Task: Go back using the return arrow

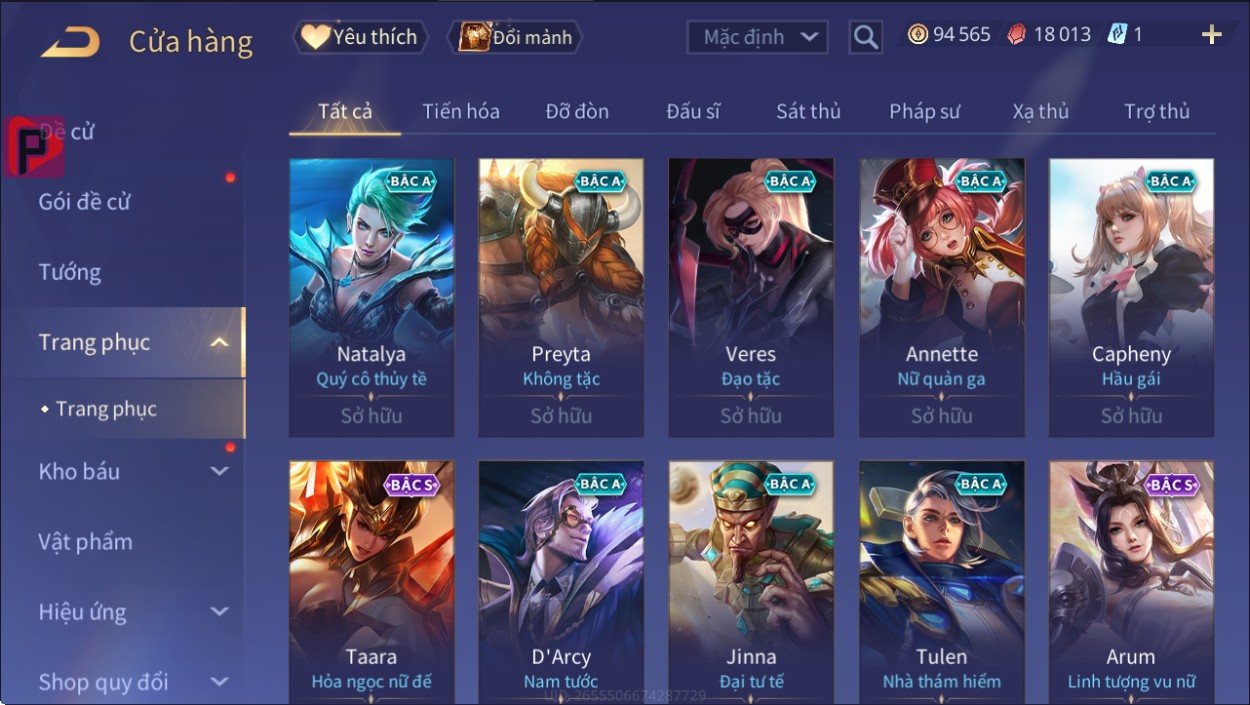Action: 70,42
